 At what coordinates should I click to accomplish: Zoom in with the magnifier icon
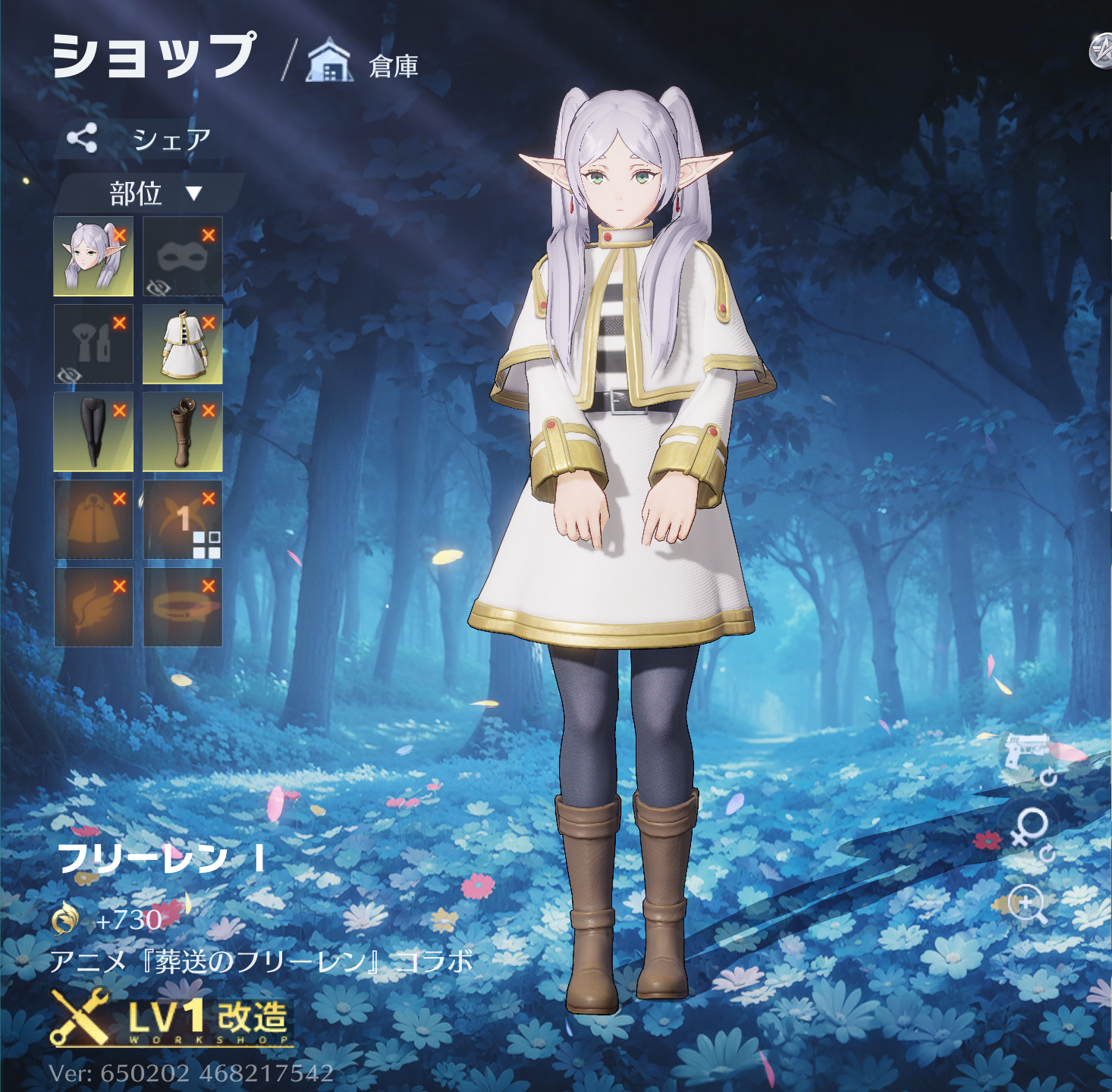pyautogui.click(x=1028, y=904)
